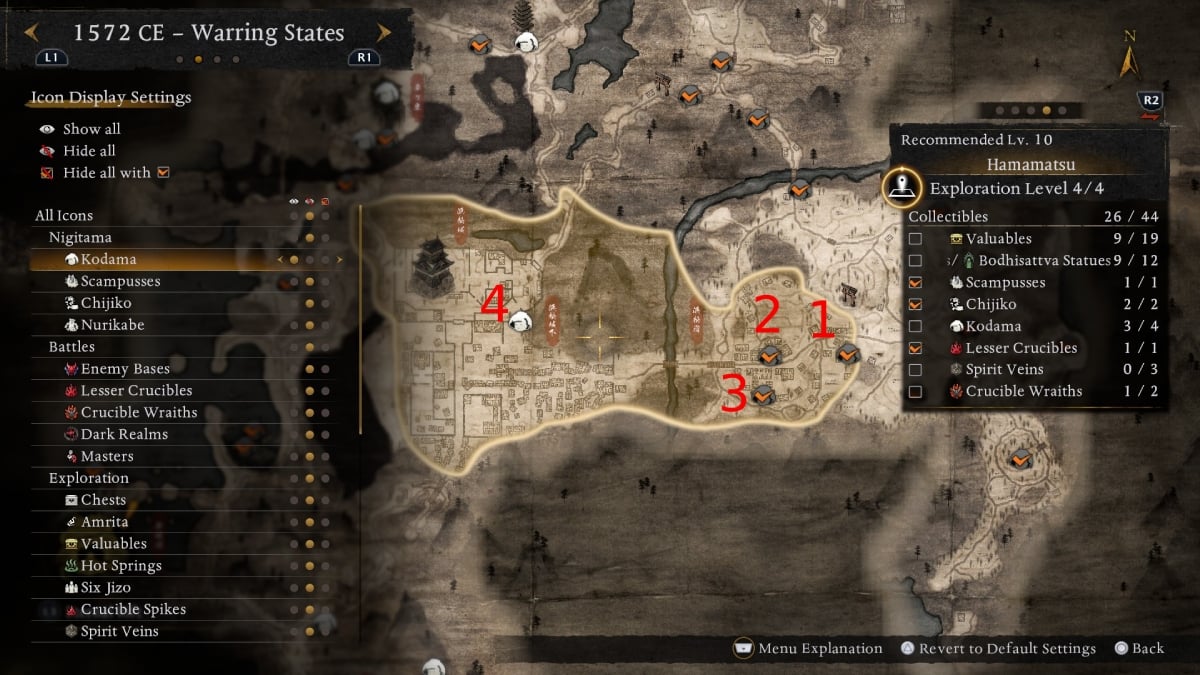The height and width of the screenshot is (675, 1200).
Task: Select the Spirit Veins filter in list
Action: [x=119, y=631]
